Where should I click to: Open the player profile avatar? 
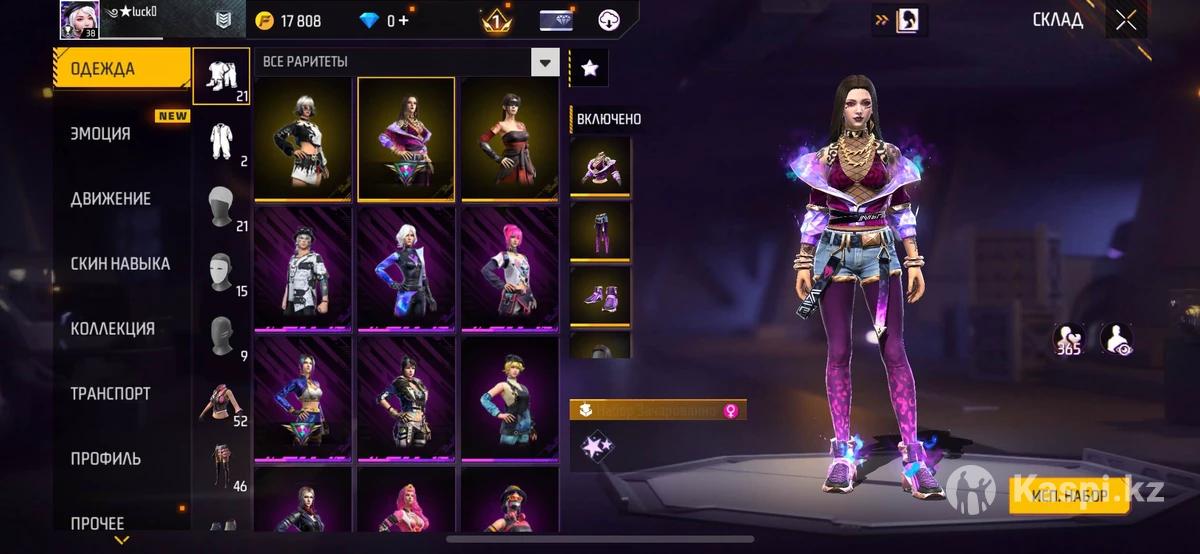79,19
